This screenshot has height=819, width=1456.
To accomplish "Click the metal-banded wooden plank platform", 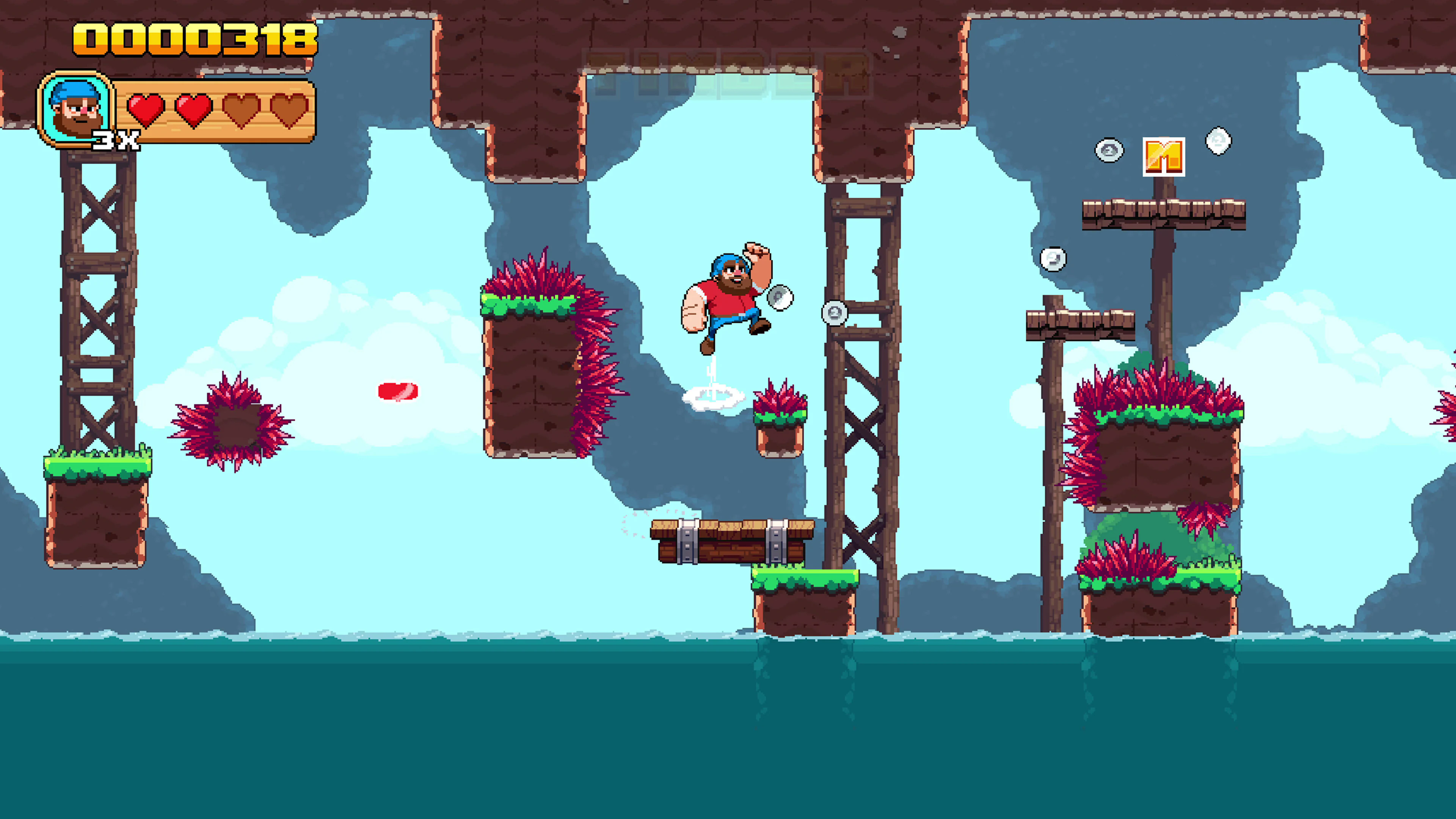I will click(x=729, y=543).
